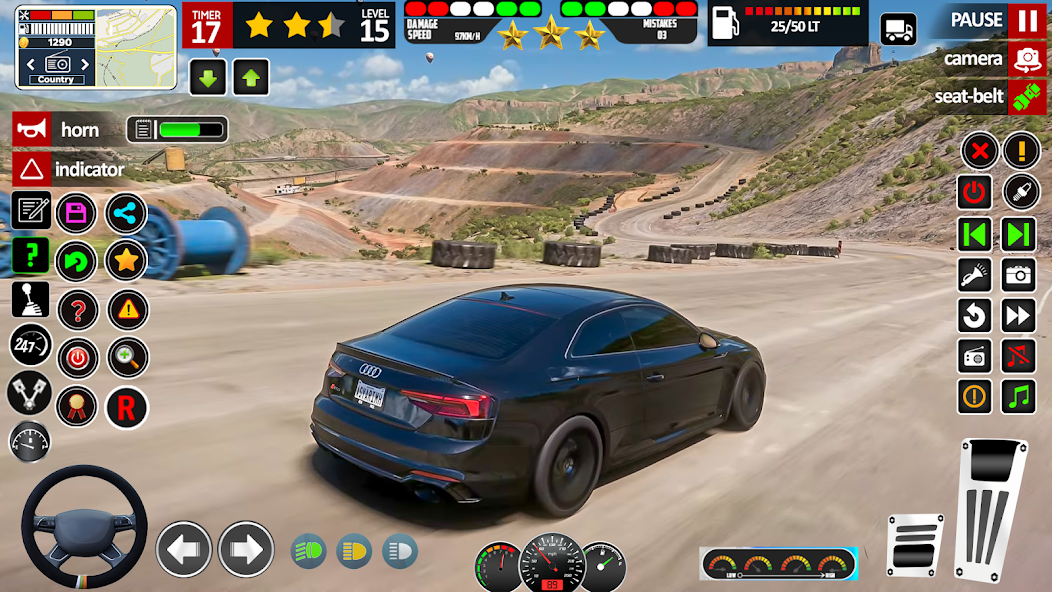Play music with the green note icon
Image resolution: width=1052 pixels, height=592 pixels.
[1019, 396]
